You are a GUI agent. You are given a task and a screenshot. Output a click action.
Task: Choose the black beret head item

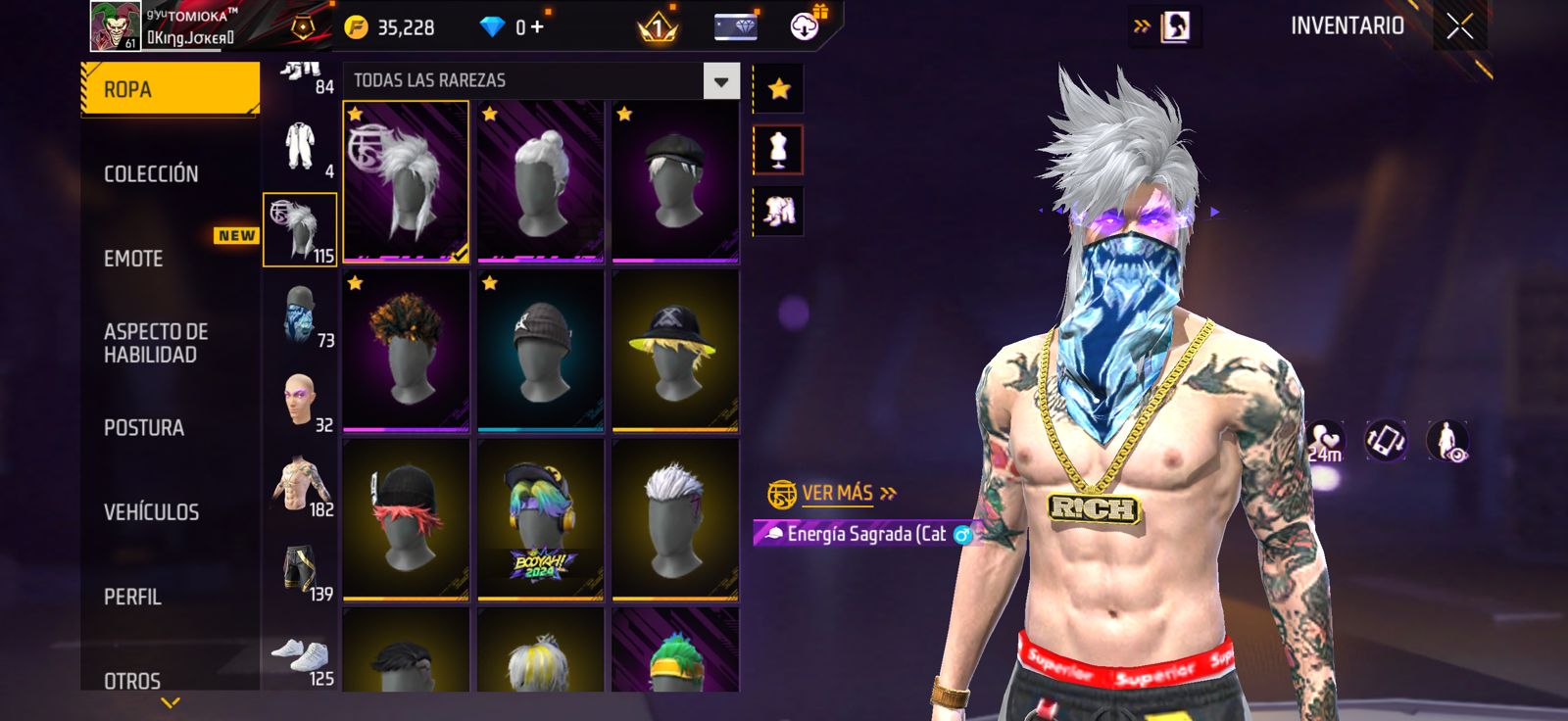point(675,181)
